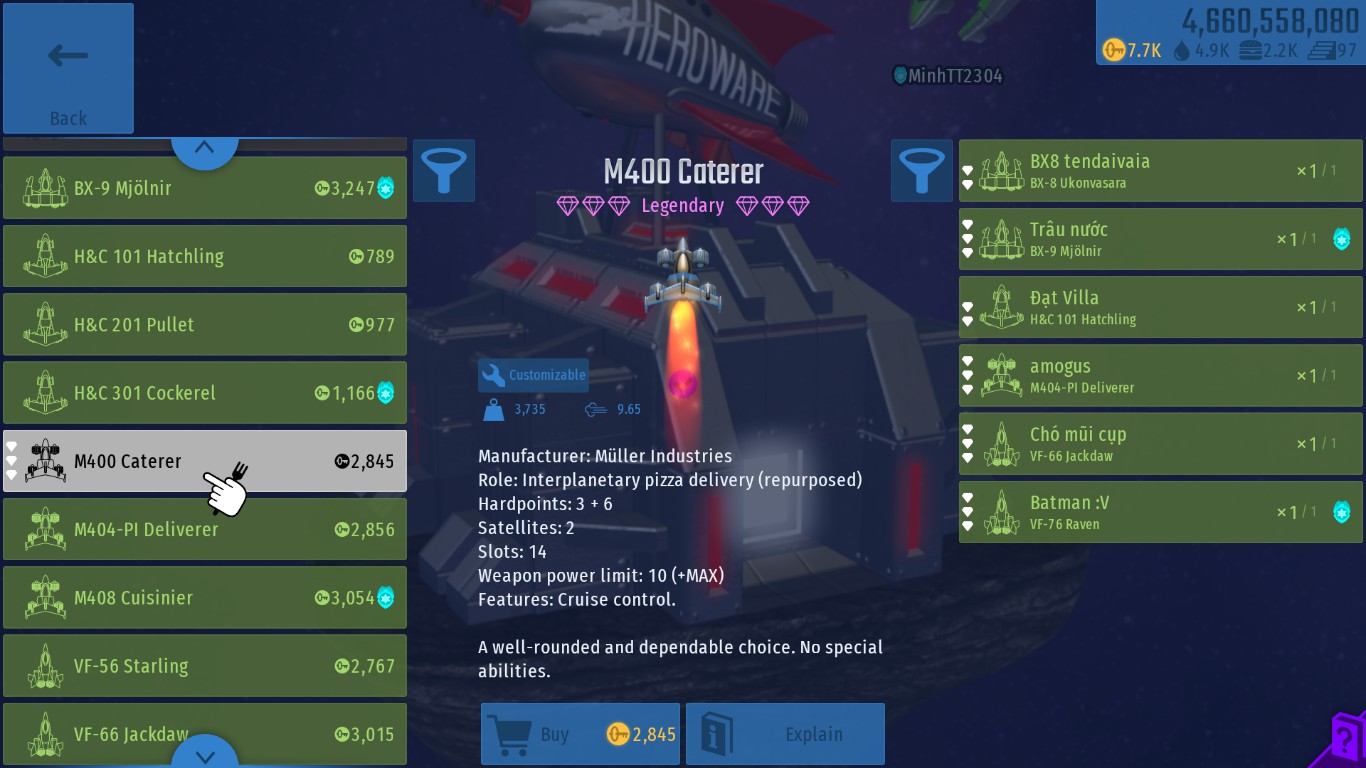The width and height of the screenshot is (1366, 768).
Task: Choose M408 Cuisinier from the list
Action: tap(204, 598)
